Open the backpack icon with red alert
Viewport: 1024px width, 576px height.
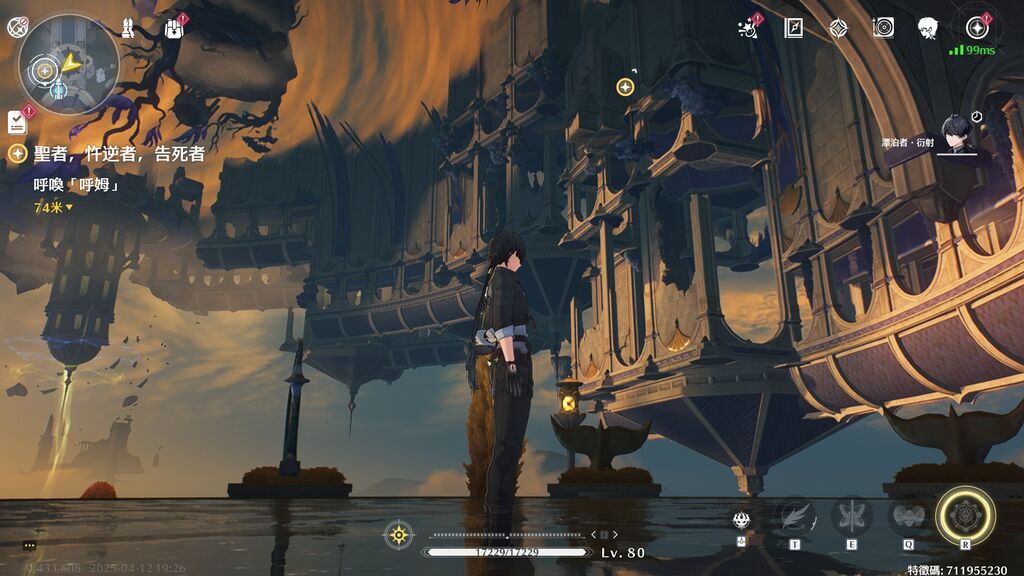pyautogui.click(x=175, y=28)
